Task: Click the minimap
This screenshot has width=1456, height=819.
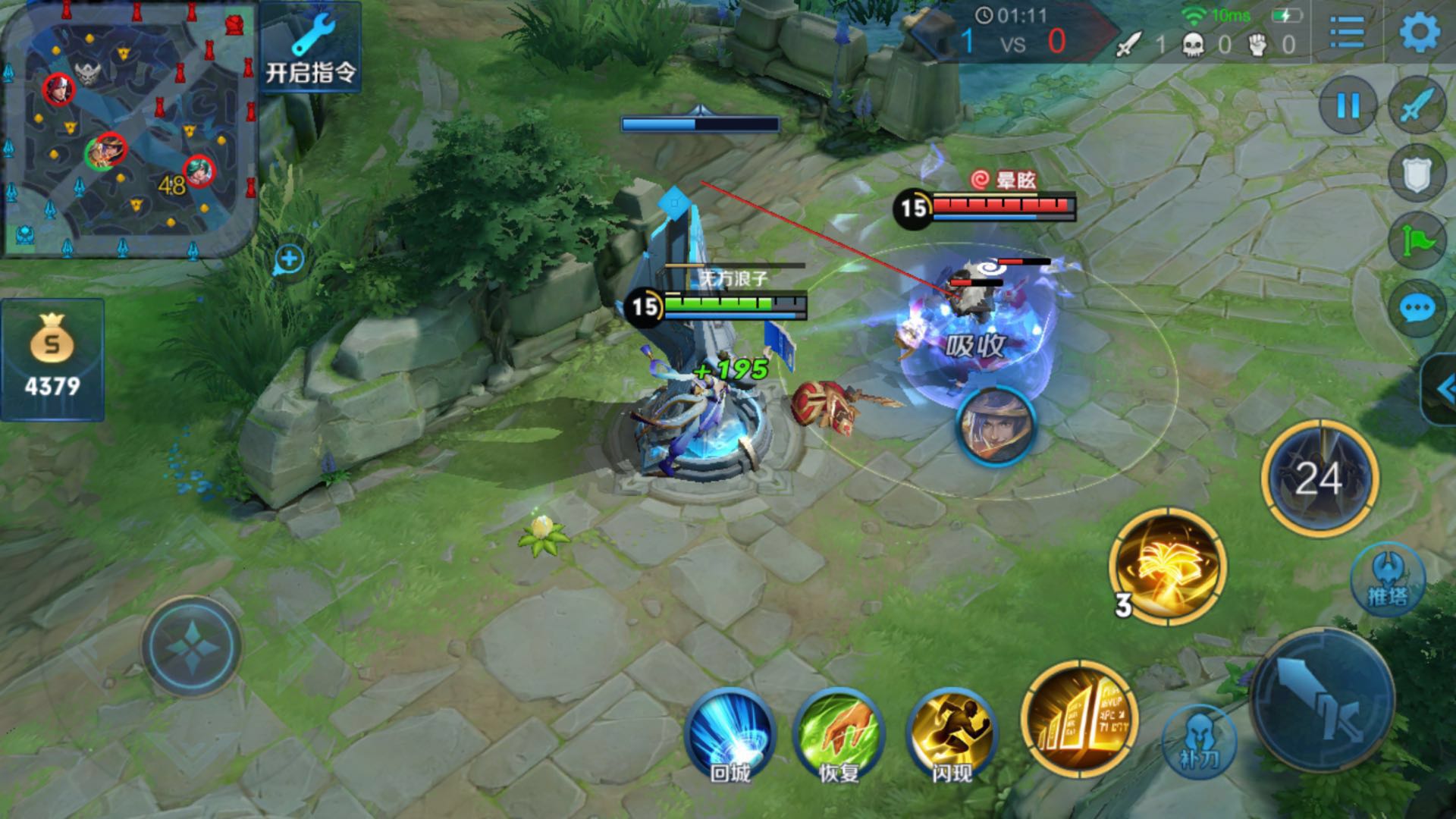Action: click(129, 129)
